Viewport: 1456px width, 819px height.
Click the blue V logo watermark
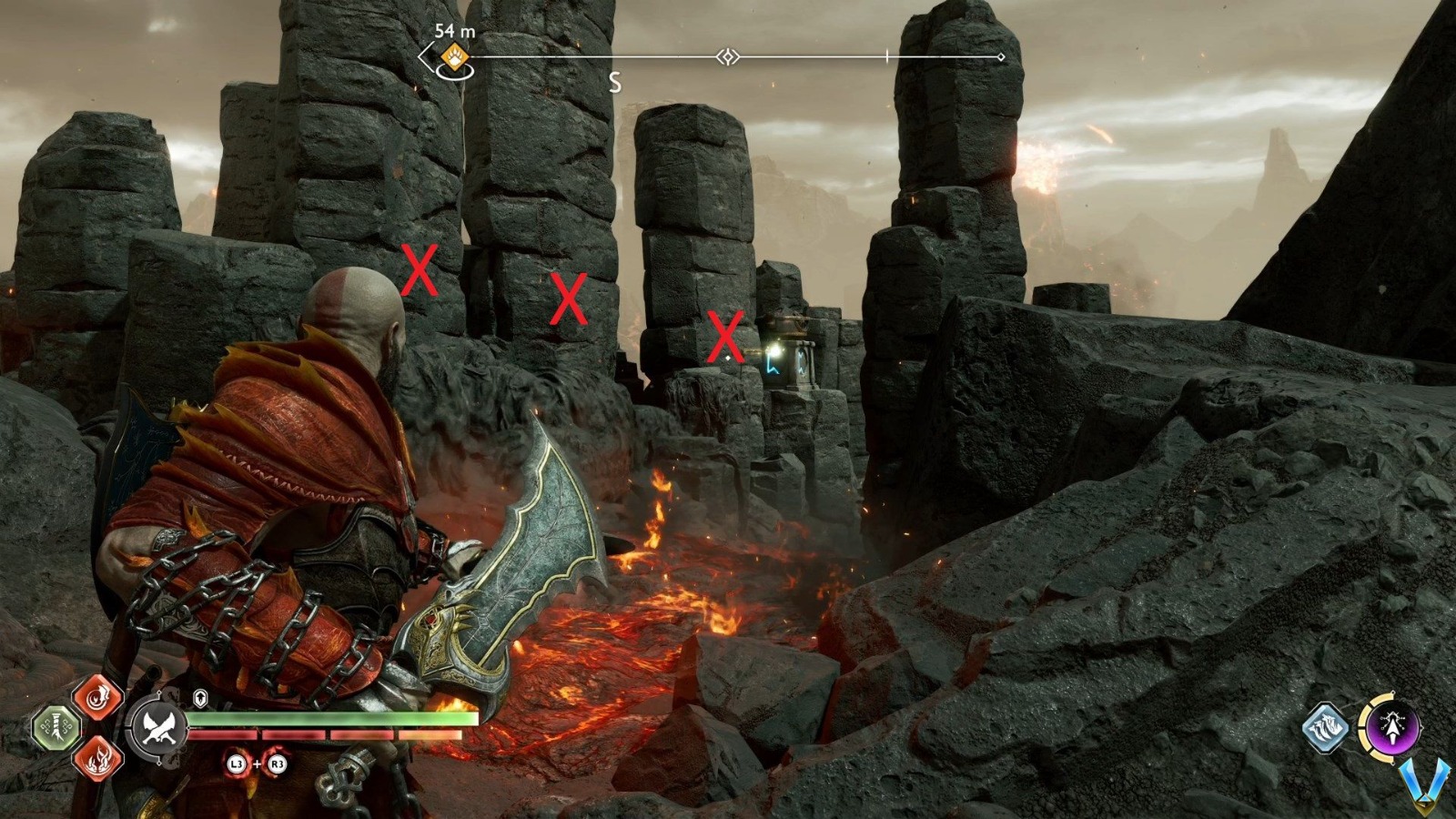(1423, 787)
